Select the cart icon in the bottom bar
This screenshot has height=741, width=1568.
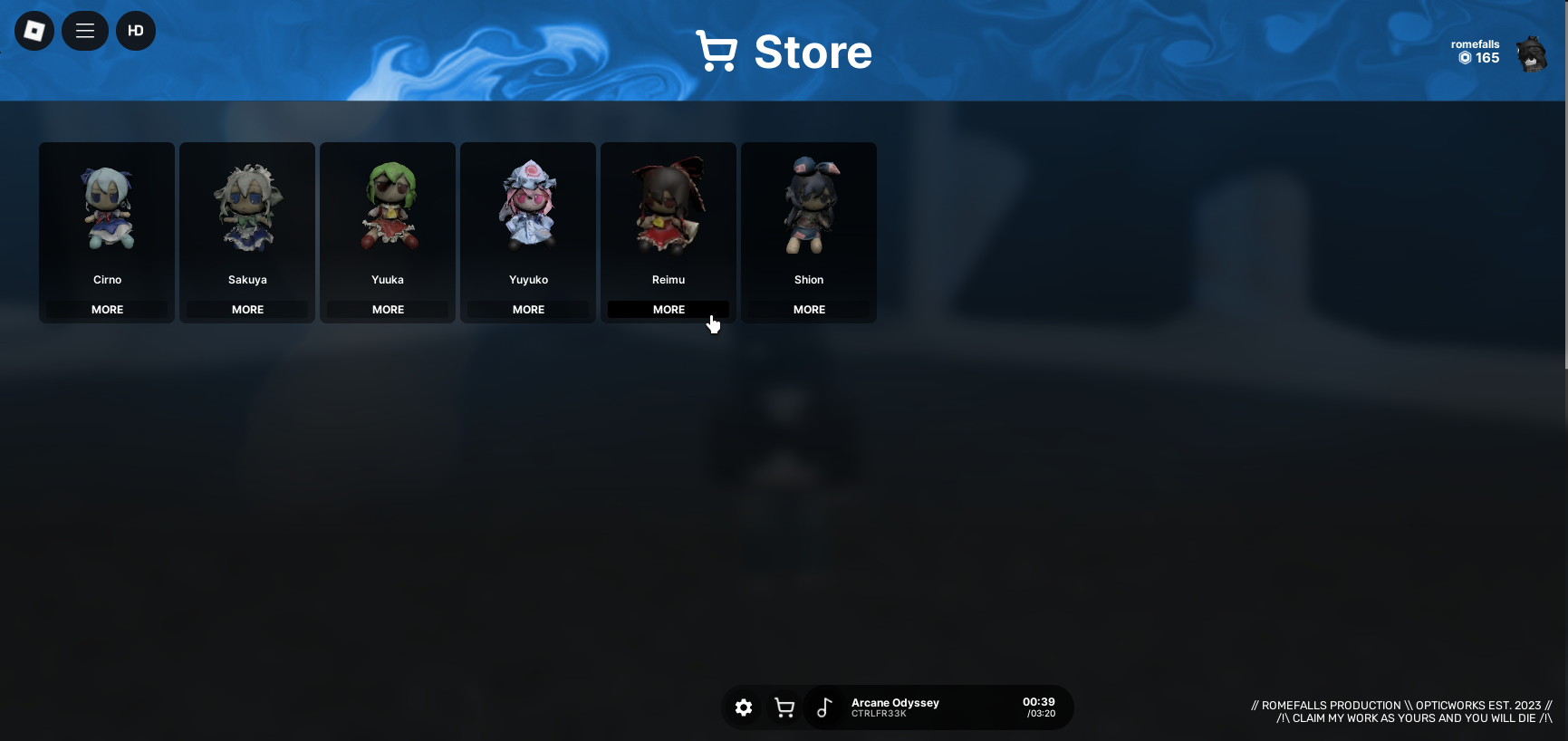[x=784, y=707]
